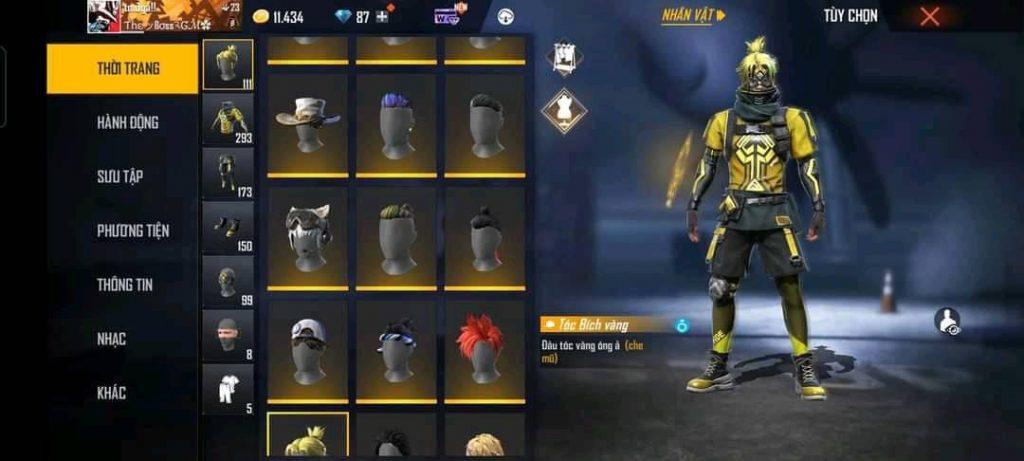Switch to the Thời Trang tab

122,69
